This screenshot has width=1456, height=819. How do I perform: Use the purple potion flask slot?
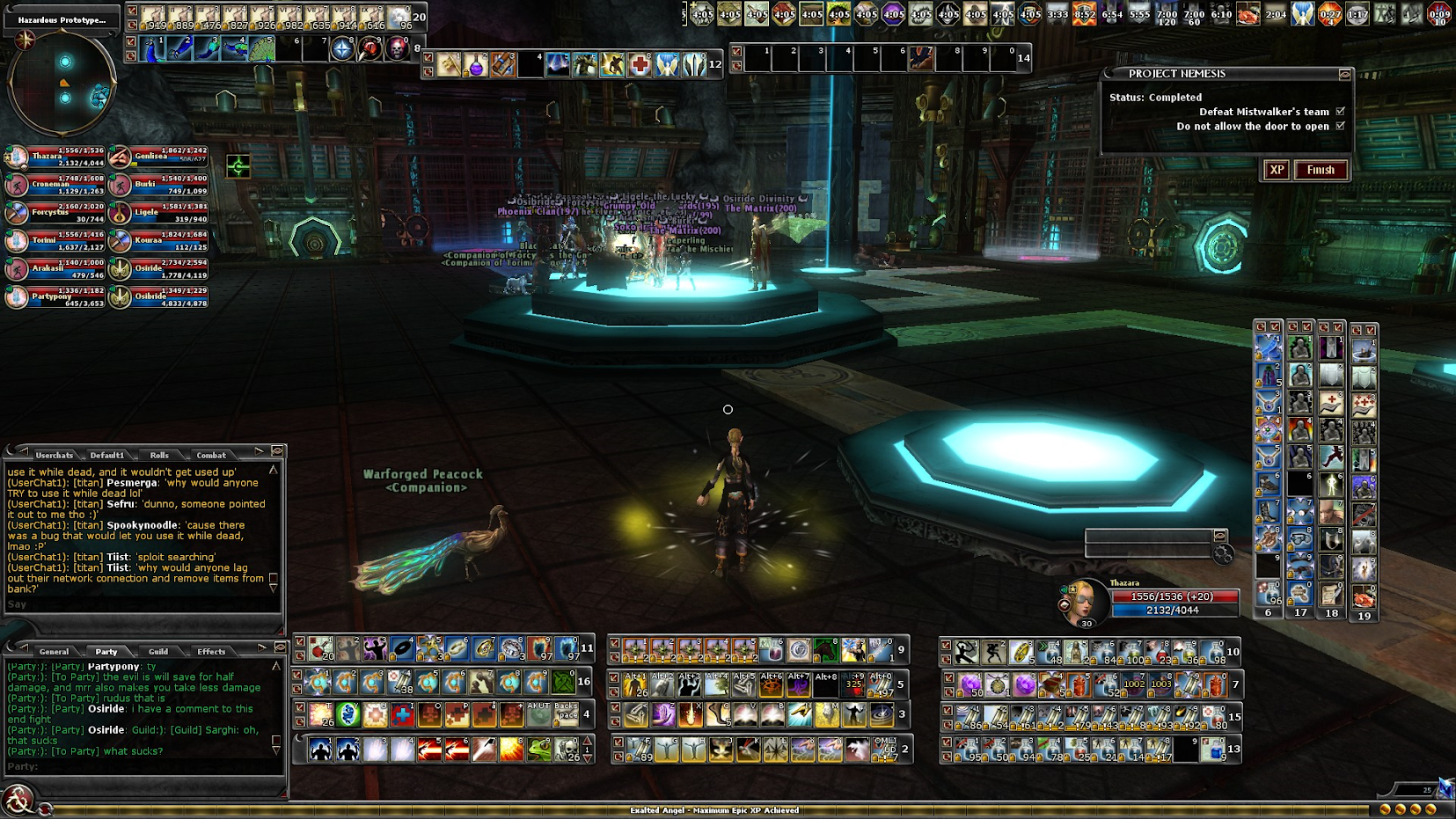coord(475,65)
